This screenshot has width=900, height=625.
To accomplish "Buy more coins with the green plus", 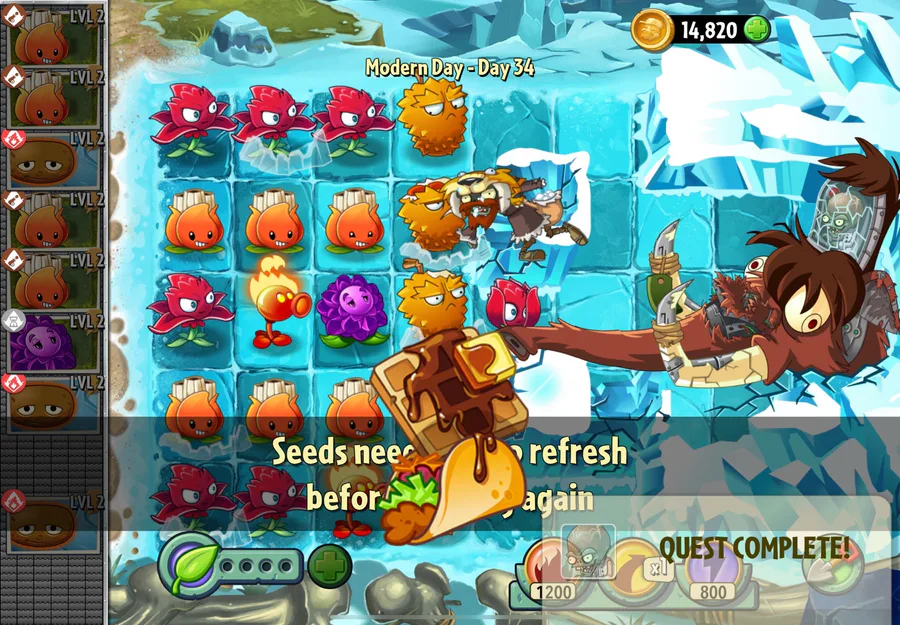I will tap(757, 29).
